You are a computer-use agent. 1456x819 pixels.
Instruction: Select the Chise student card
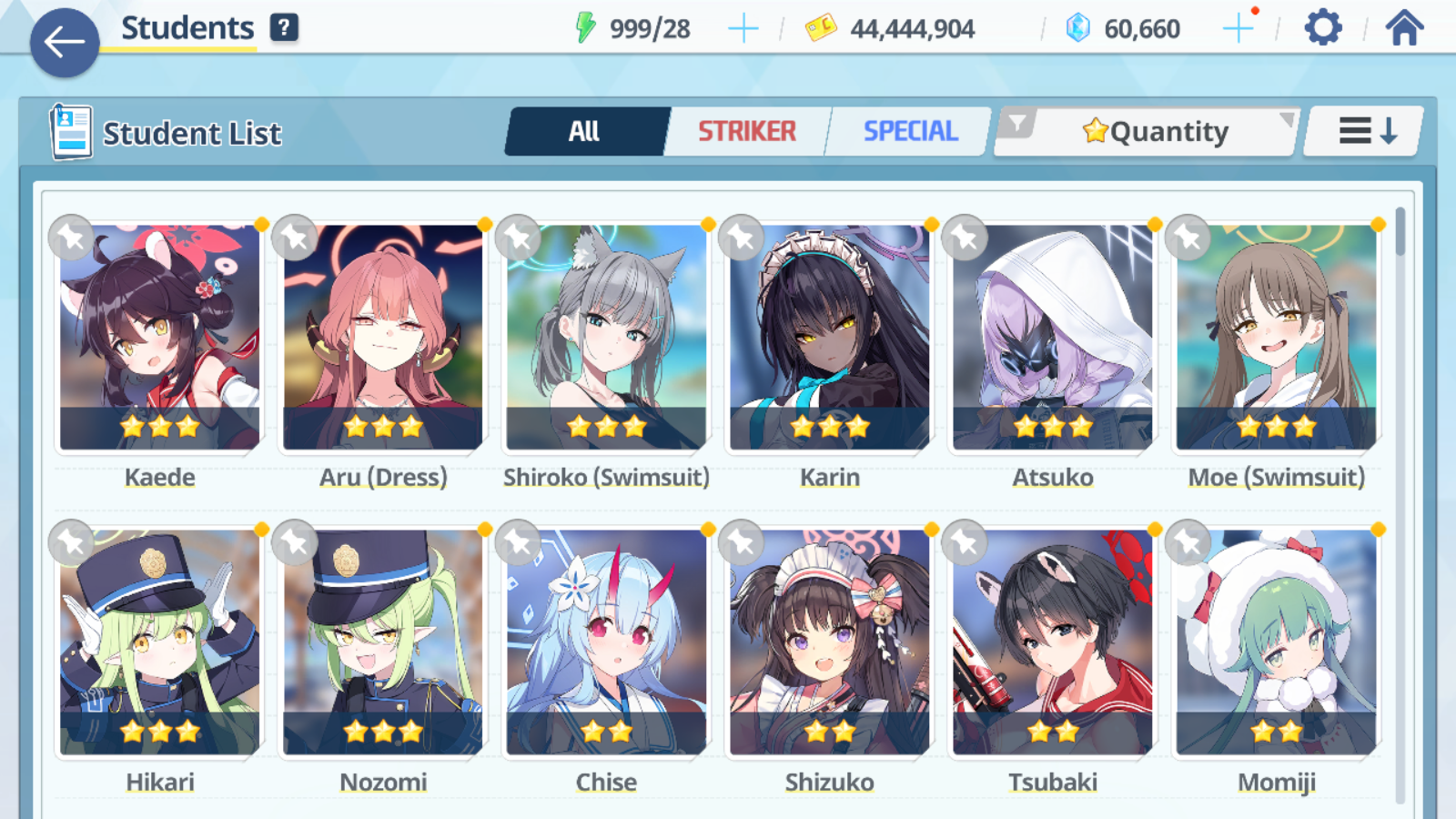pyautogui.click(x=606, y=643)
